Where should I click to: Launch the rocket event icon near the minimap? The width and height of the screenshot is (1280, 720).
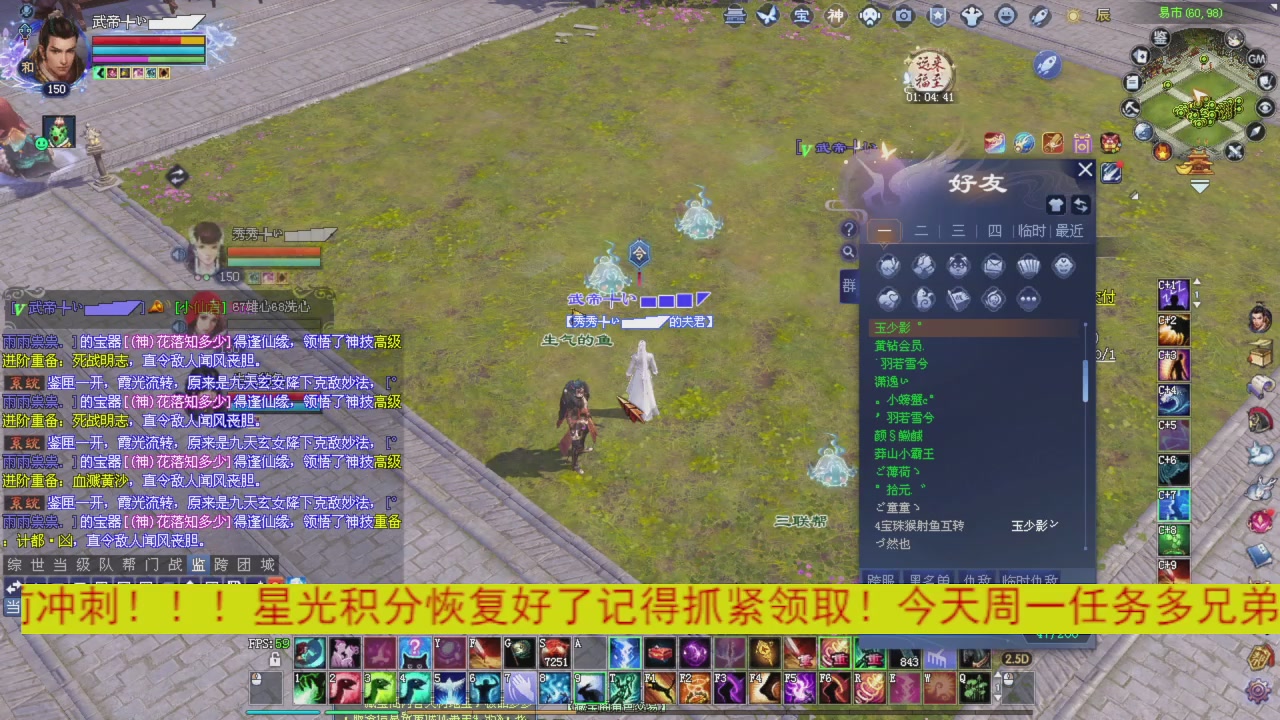(x=1046, y=63)
